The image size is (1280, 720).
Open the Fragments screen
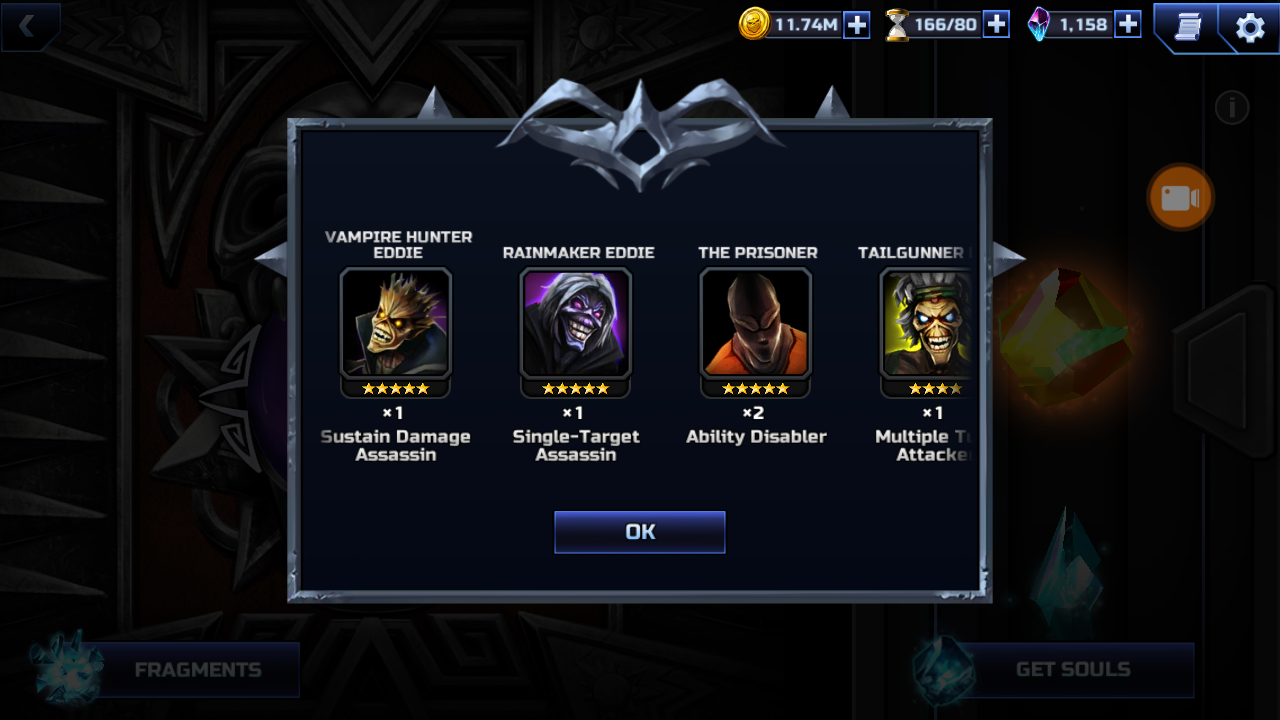197,670
